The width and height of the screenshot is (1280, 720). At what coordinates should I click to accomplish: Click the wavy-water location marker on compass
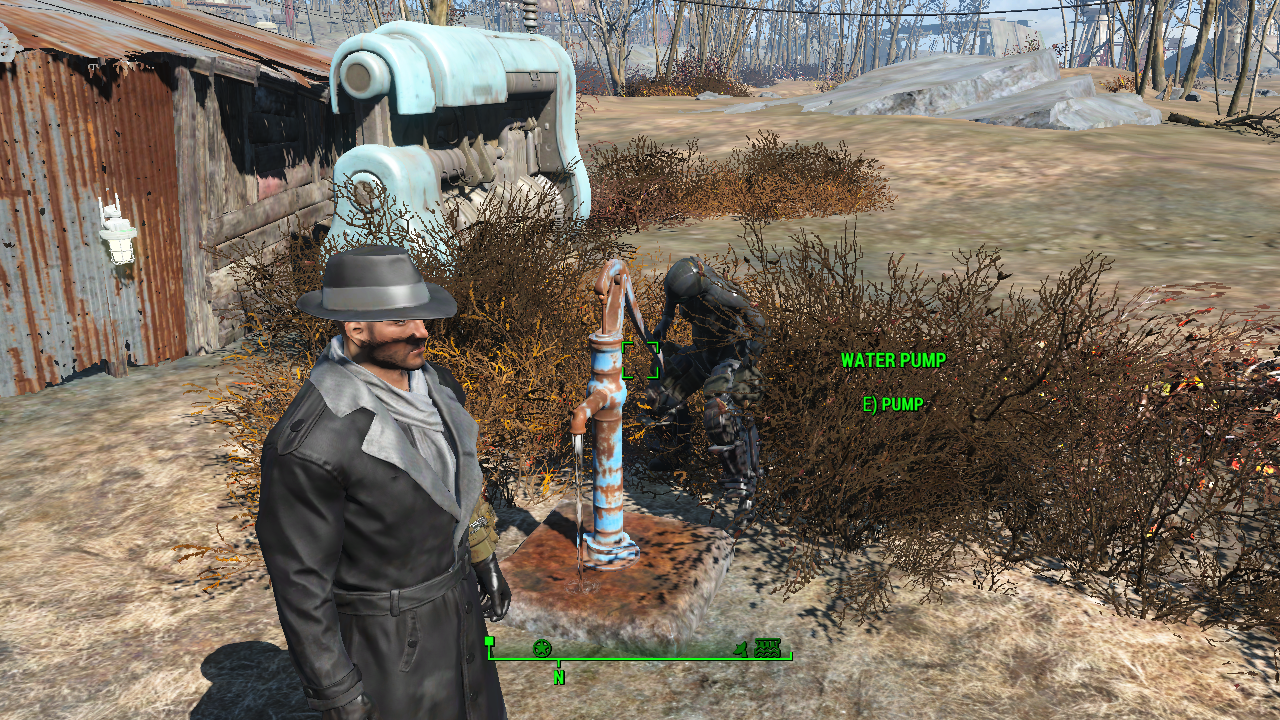click(767, 647)
